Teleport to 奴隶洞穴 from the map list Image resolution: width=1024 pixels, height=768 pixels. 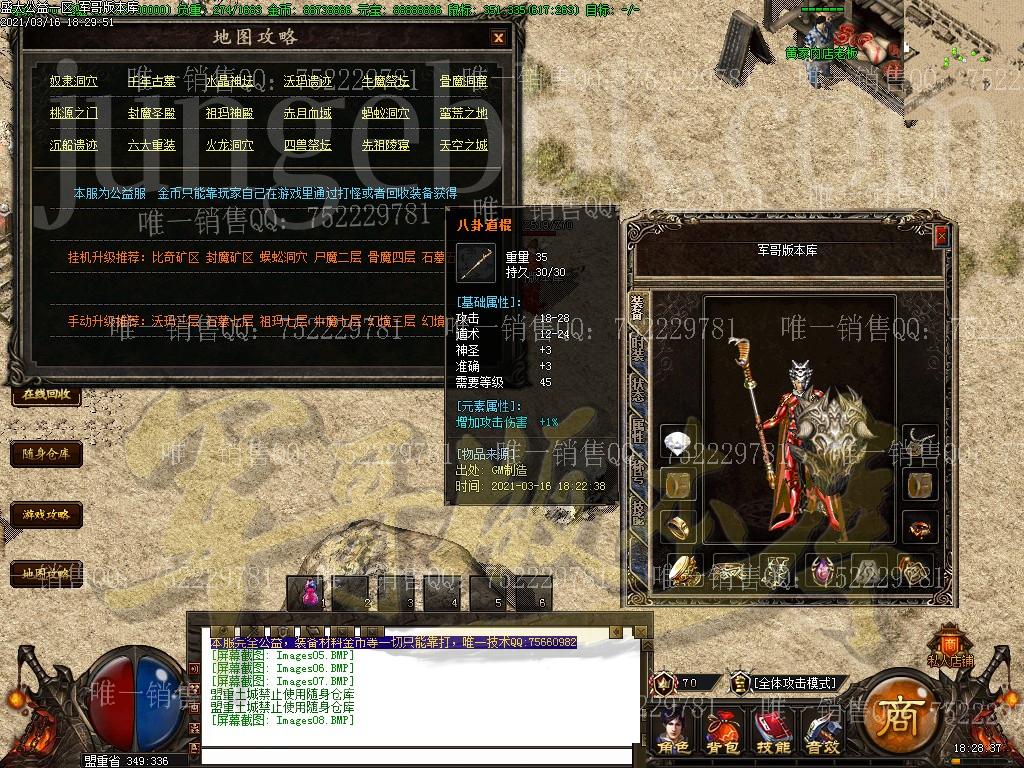(74, 81)
